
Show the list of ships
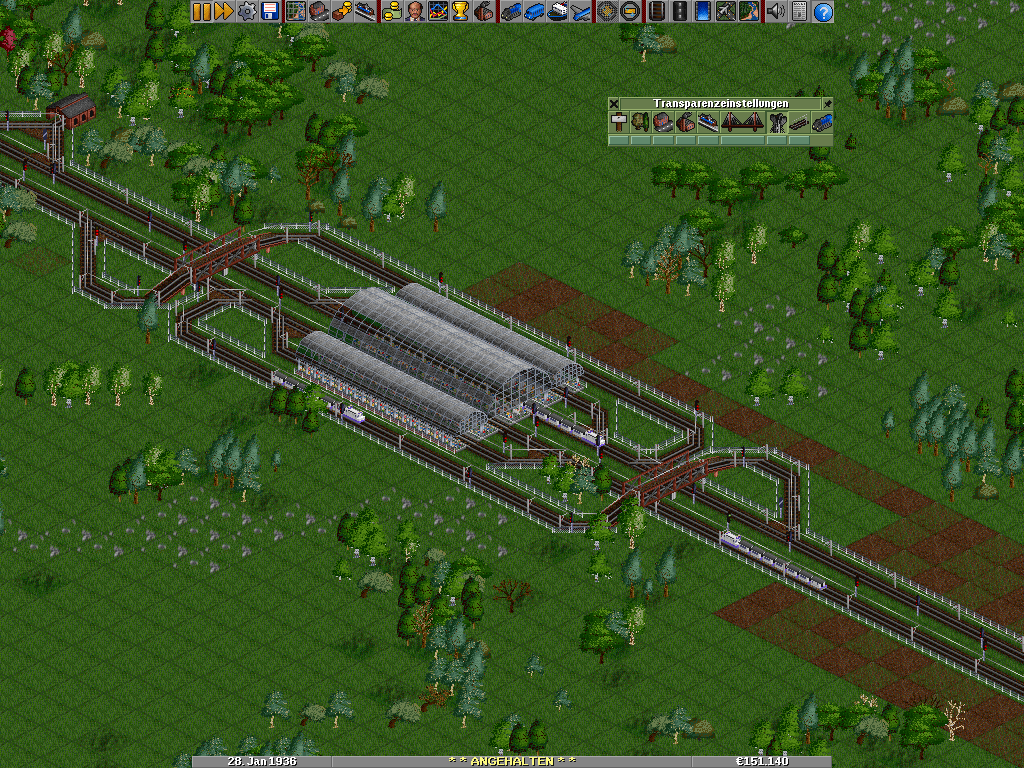click(559, 12)
